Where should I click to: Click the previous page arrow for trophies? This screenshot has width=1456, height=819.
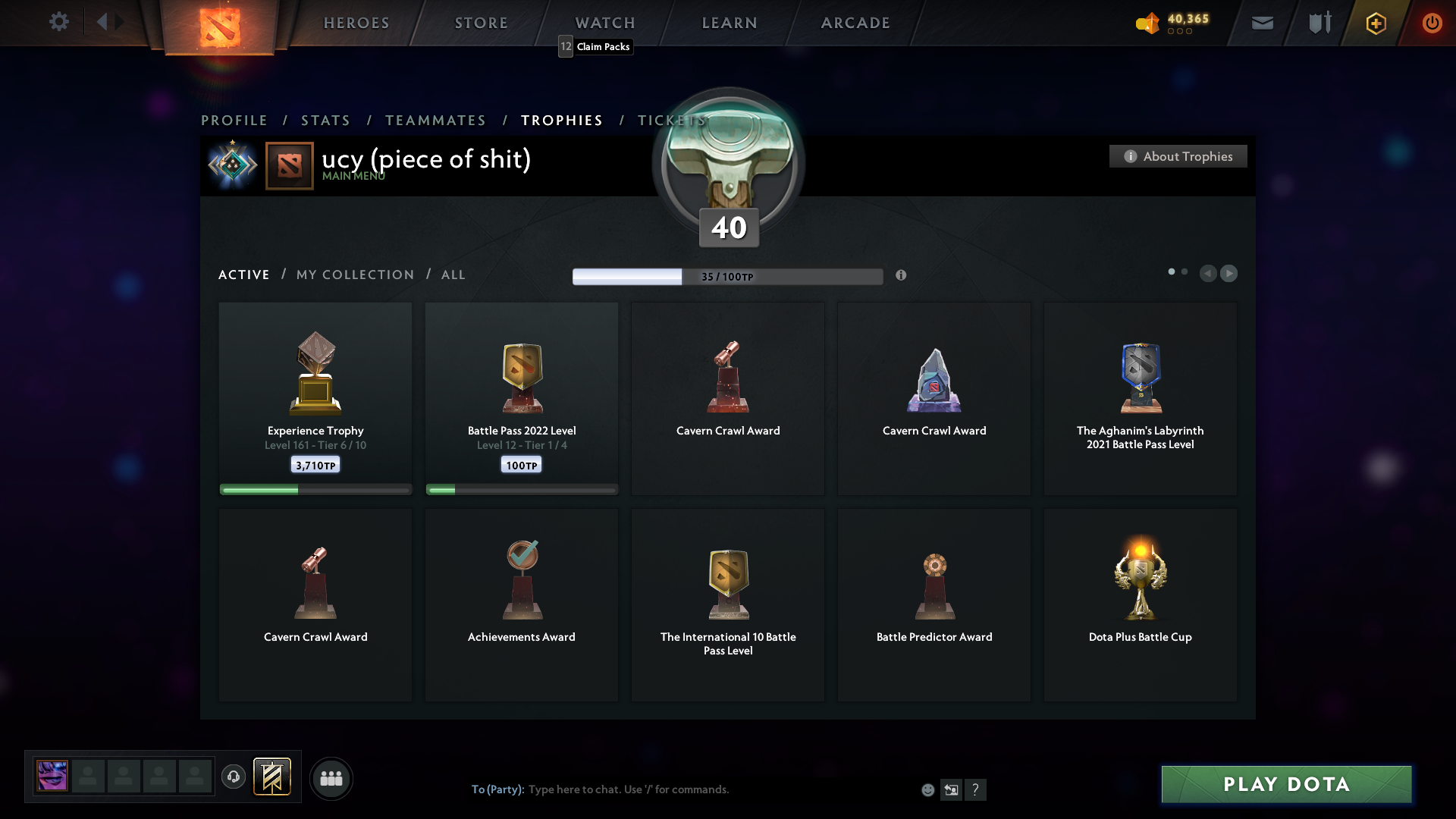[1208, 273]
